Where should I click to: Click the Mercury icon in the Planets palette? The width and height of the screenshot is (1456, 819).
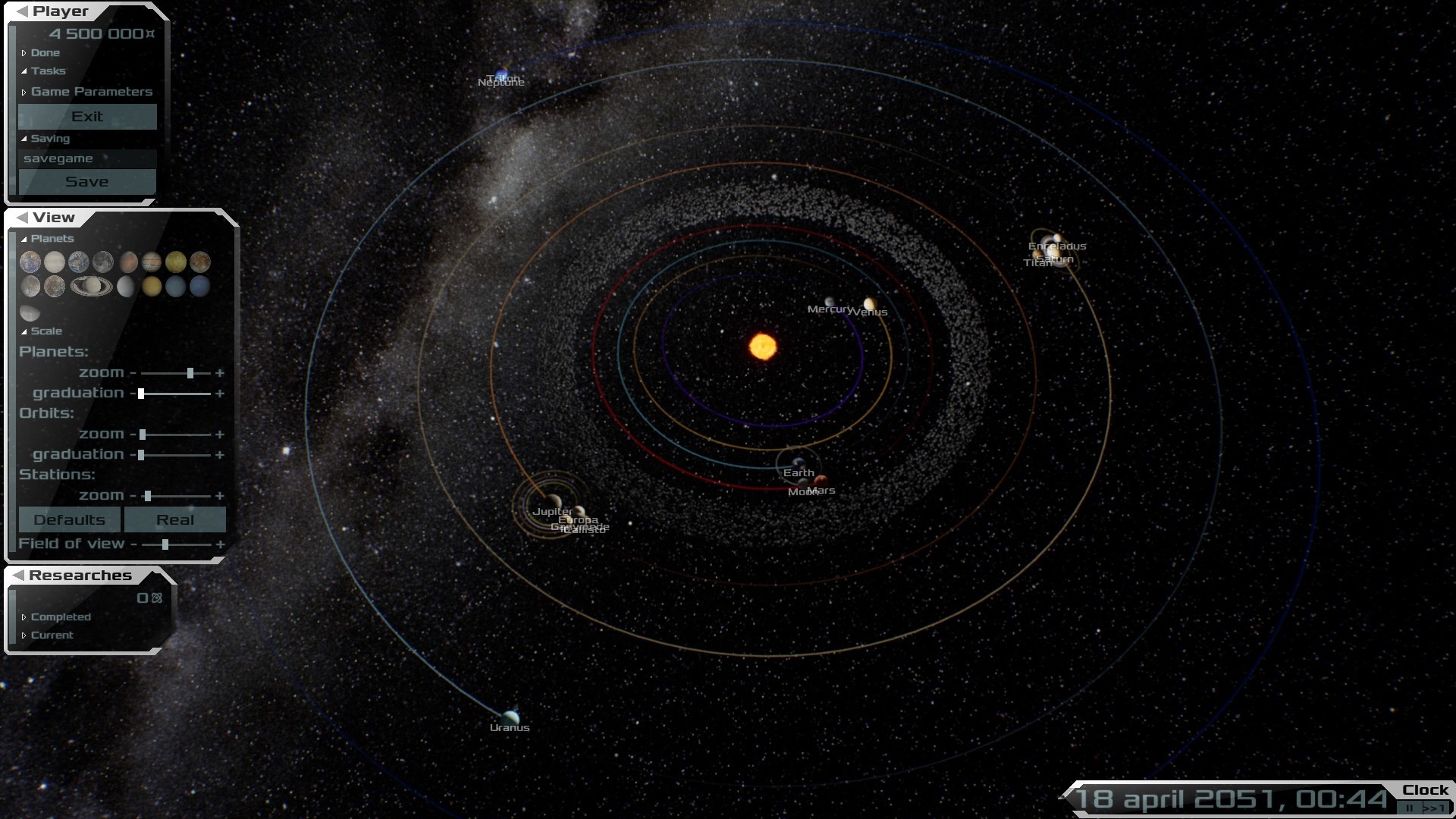30,261
